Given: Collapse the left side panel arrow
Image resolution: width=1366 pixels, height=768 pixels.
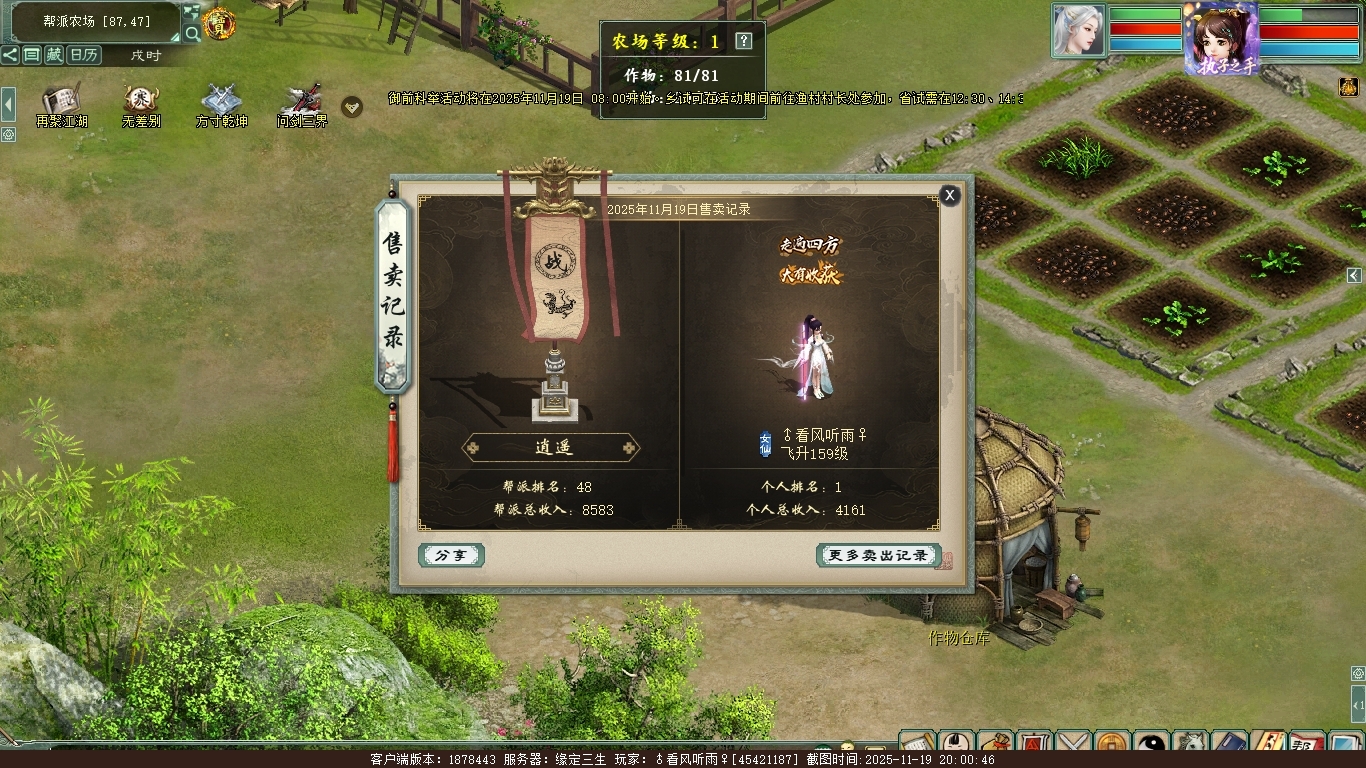Looking at the screenshot, I should pyautogui.click(x=8, y=103).
